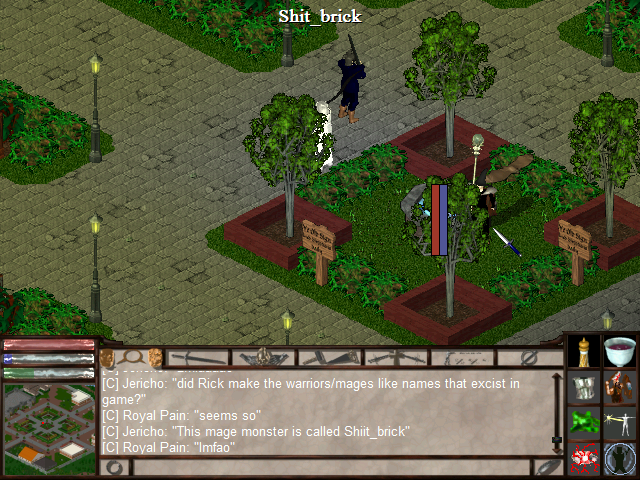Select the crossed-circle icon in the toolbar
Image resolution: width=640 pixels, height=480 pixels.
[x=530, y=357]
